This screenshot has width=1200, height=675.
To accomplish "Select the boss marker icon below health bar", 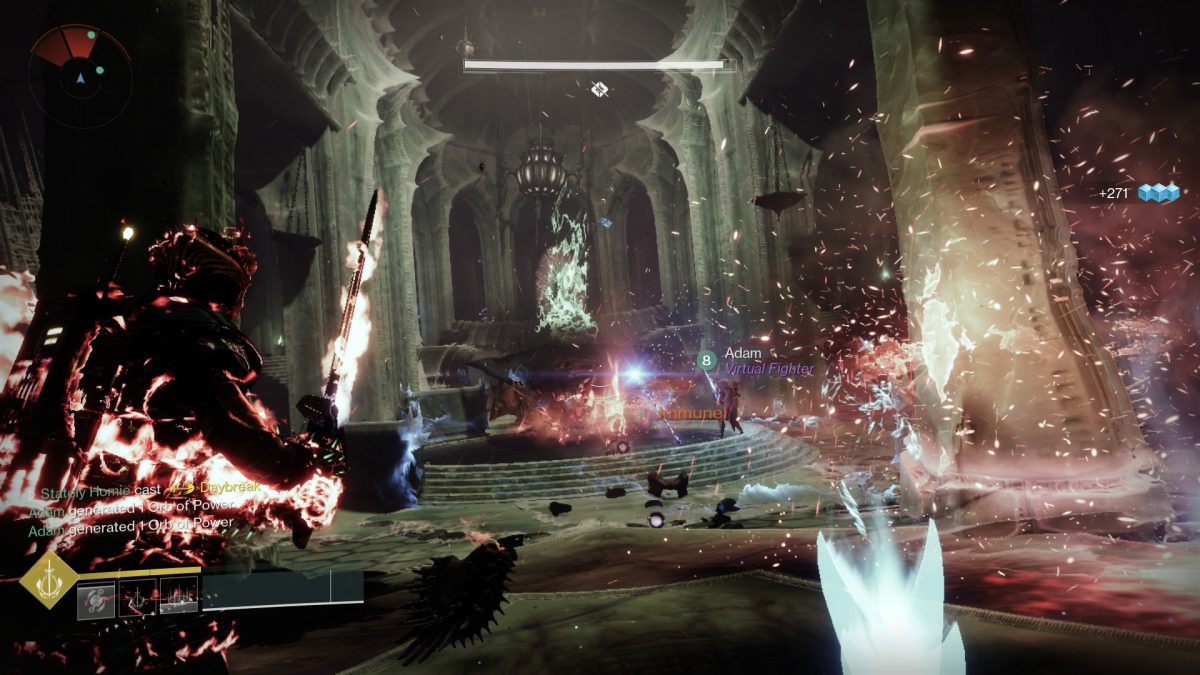I will [x=599, y=90].
